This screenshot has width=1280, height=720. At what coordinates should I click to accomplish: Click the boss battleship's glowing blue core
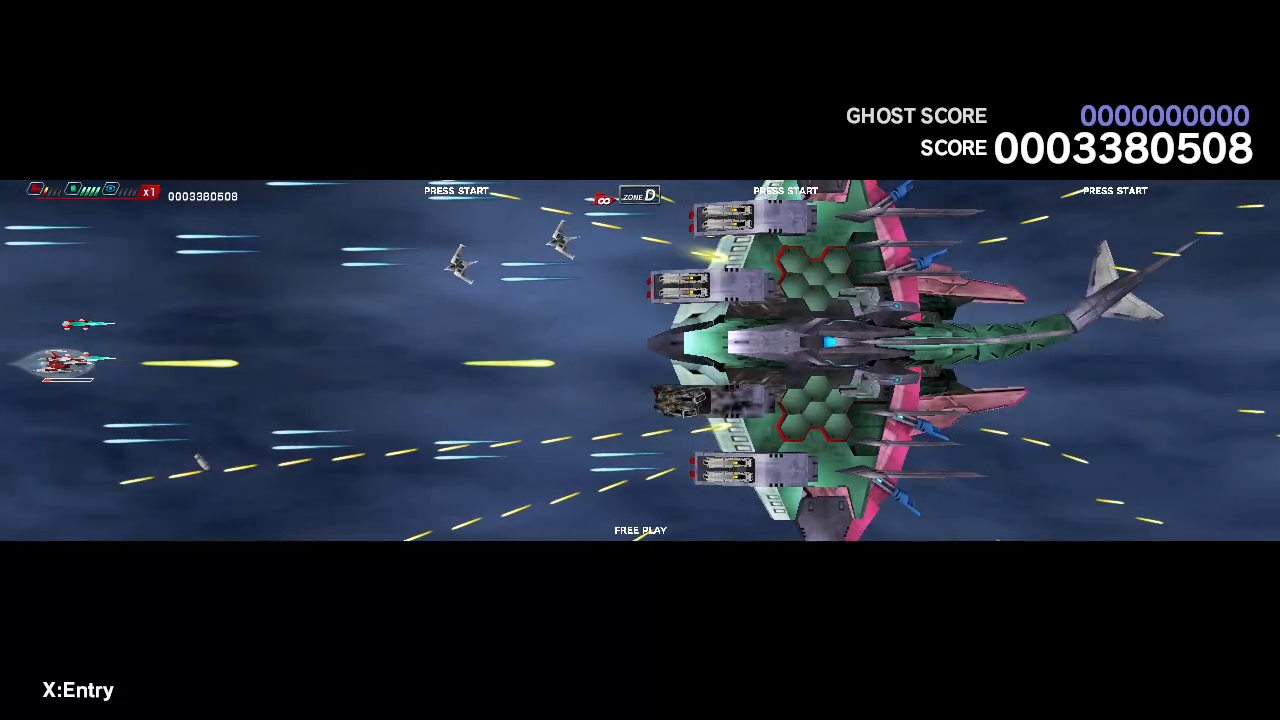[x=831, y=343]
